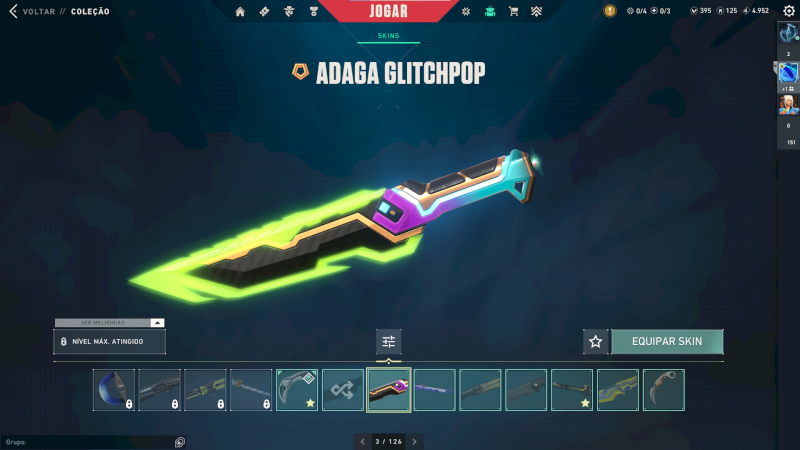The height and width of the screenshot is (450, 800).
Task: Pick the curved white blade favorite skin
Action: [x=297, y=390]
